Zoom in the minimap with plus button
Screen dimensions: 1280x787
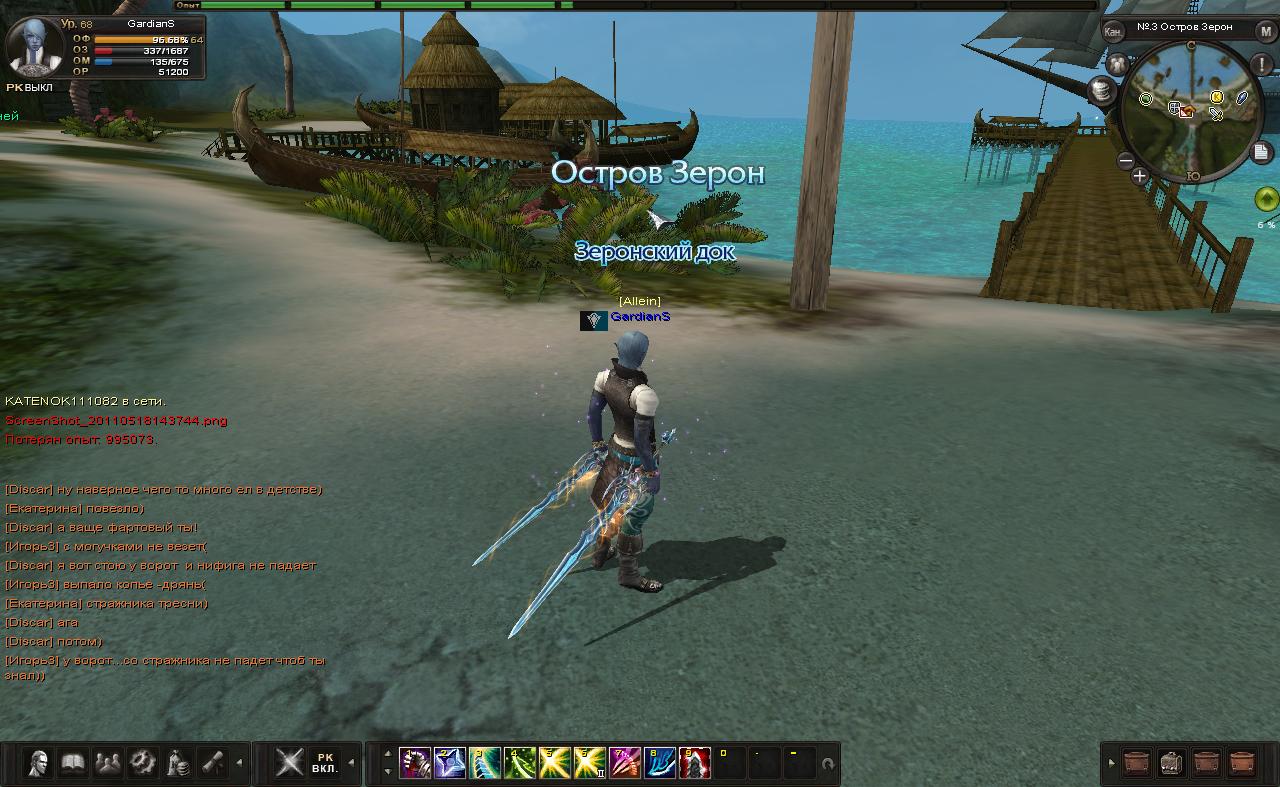(x=1140, y=176)
